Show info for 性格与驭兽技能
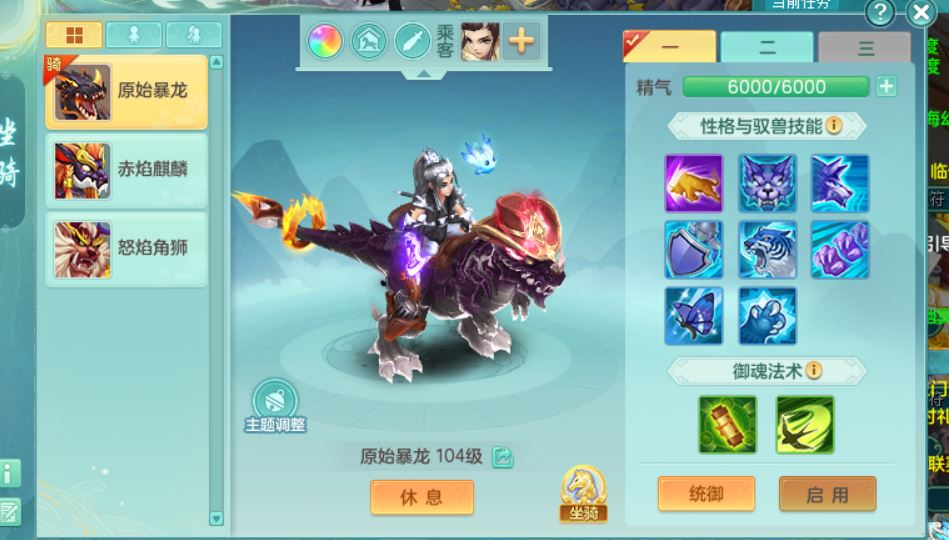The height and width of the screenshot is (540, 949). (833, 125)
